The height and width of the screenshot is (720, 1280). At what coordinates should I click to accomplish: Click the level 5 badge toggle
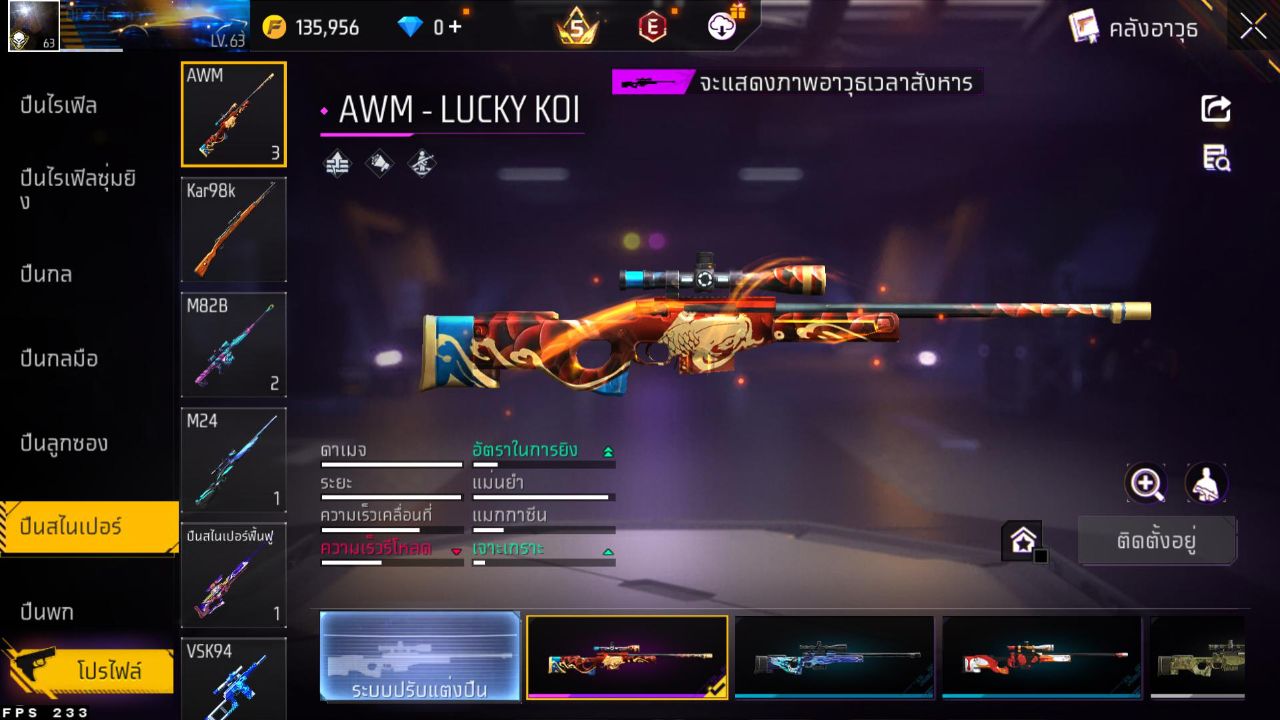575,27
